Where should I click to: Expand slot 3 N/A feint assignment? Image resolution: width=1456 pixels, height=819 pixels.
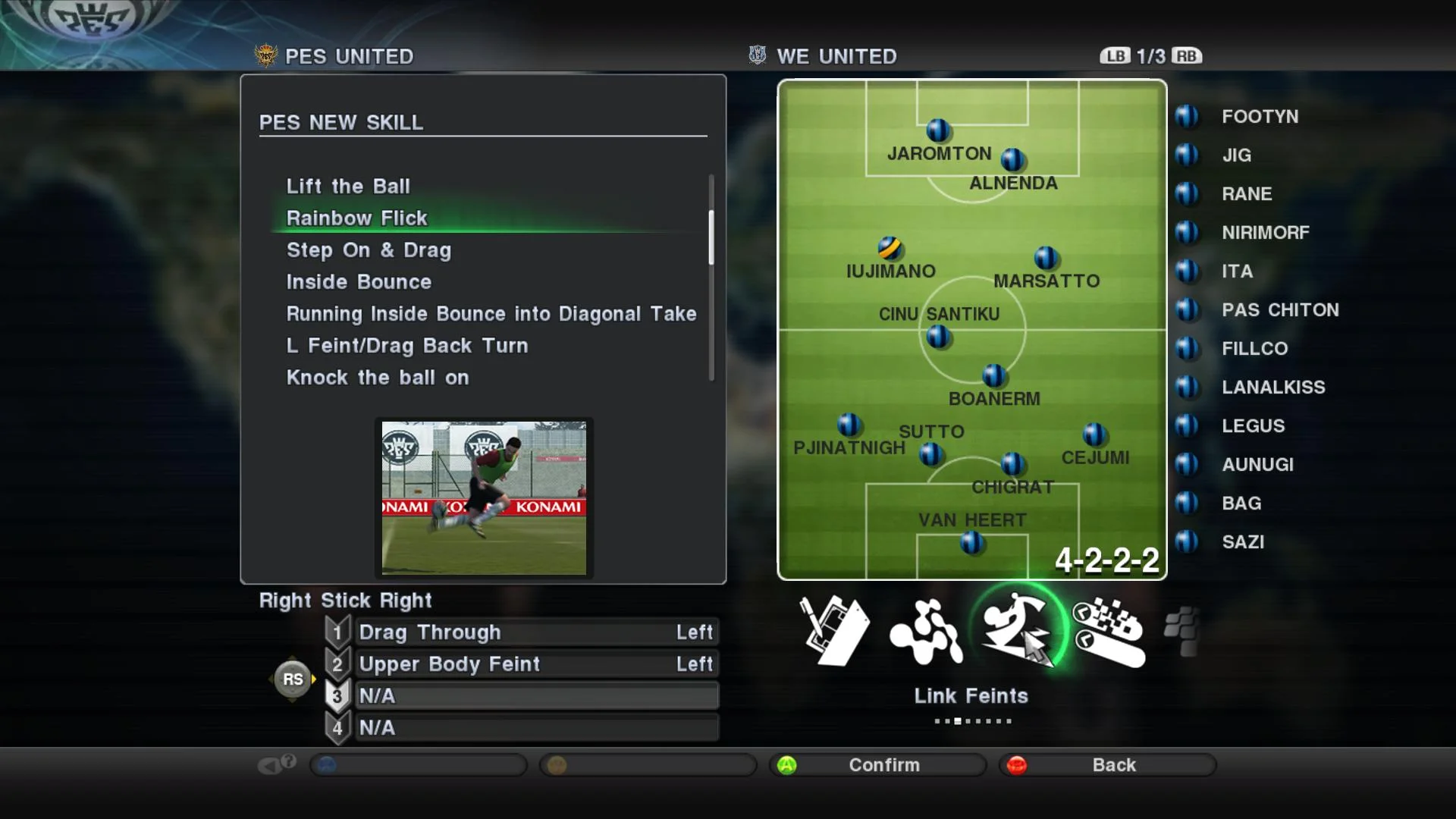point(536,695)
